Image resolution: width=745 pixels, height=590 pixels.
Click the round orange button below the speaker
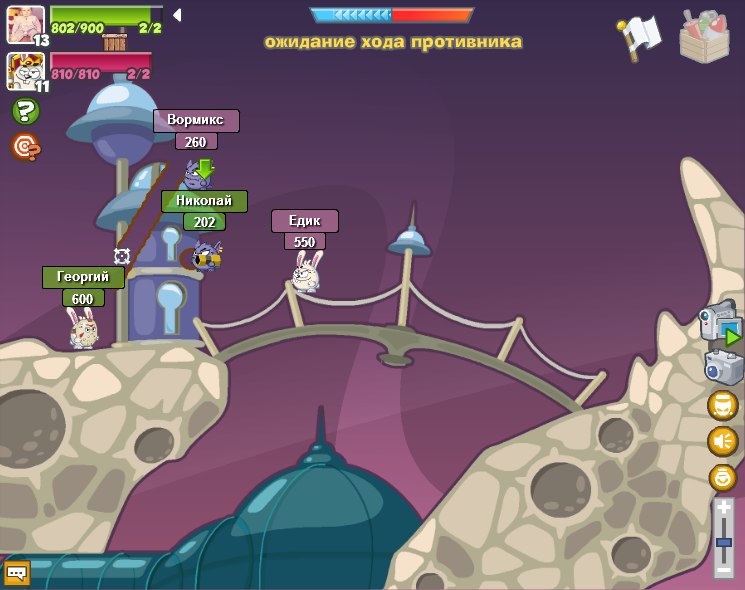722,477
